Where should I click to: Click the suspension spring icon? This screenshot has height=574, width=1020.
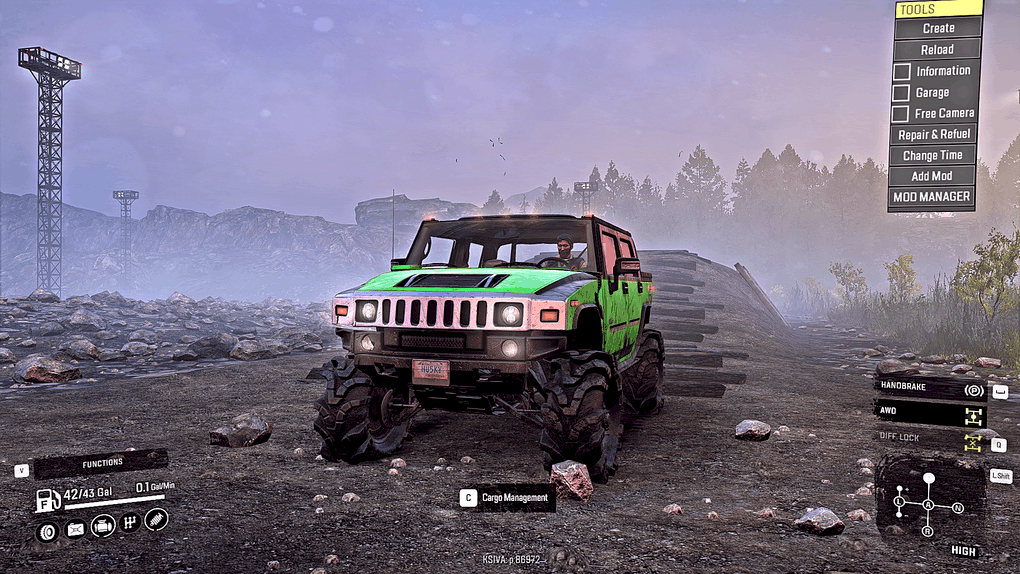coord(156,519)
